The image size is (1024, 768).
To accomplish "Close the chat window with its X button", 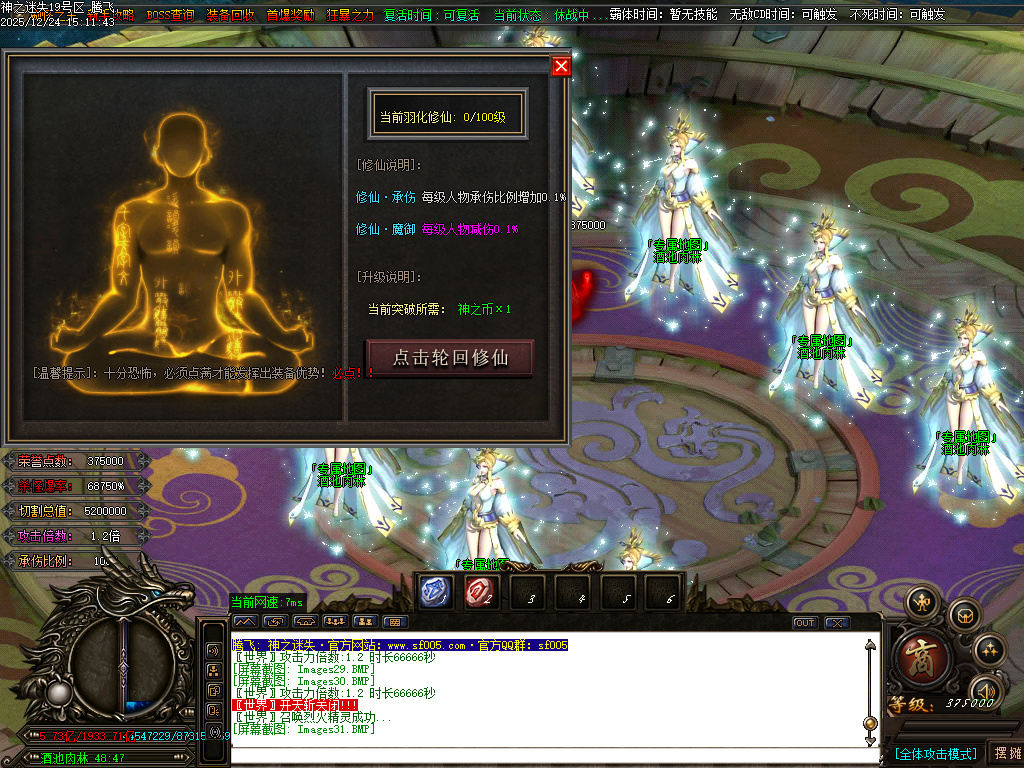I will [836, 622].
